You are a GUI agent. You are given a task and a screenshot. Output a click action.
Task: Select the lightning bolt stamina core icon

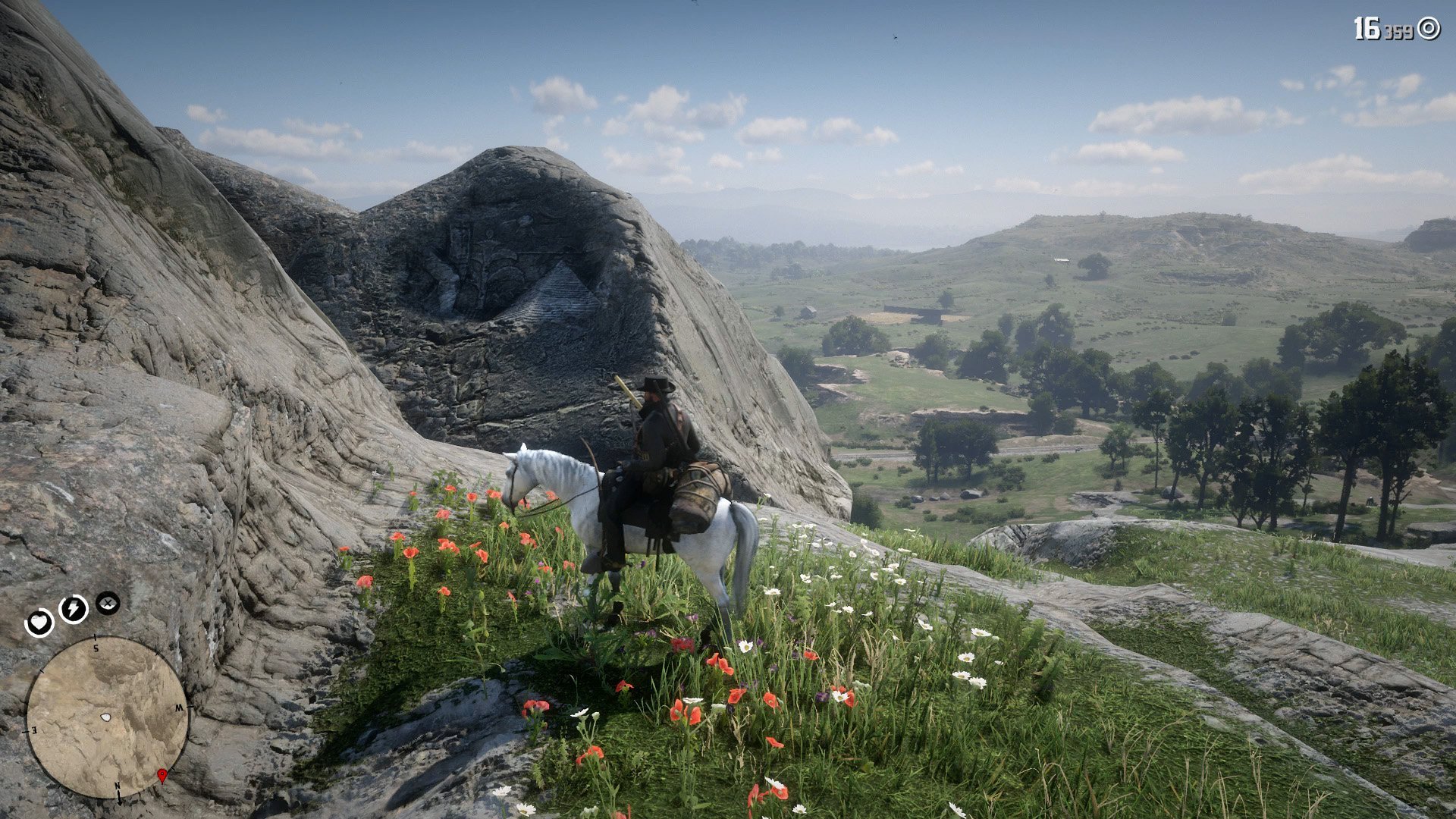(x=74, y=608)
